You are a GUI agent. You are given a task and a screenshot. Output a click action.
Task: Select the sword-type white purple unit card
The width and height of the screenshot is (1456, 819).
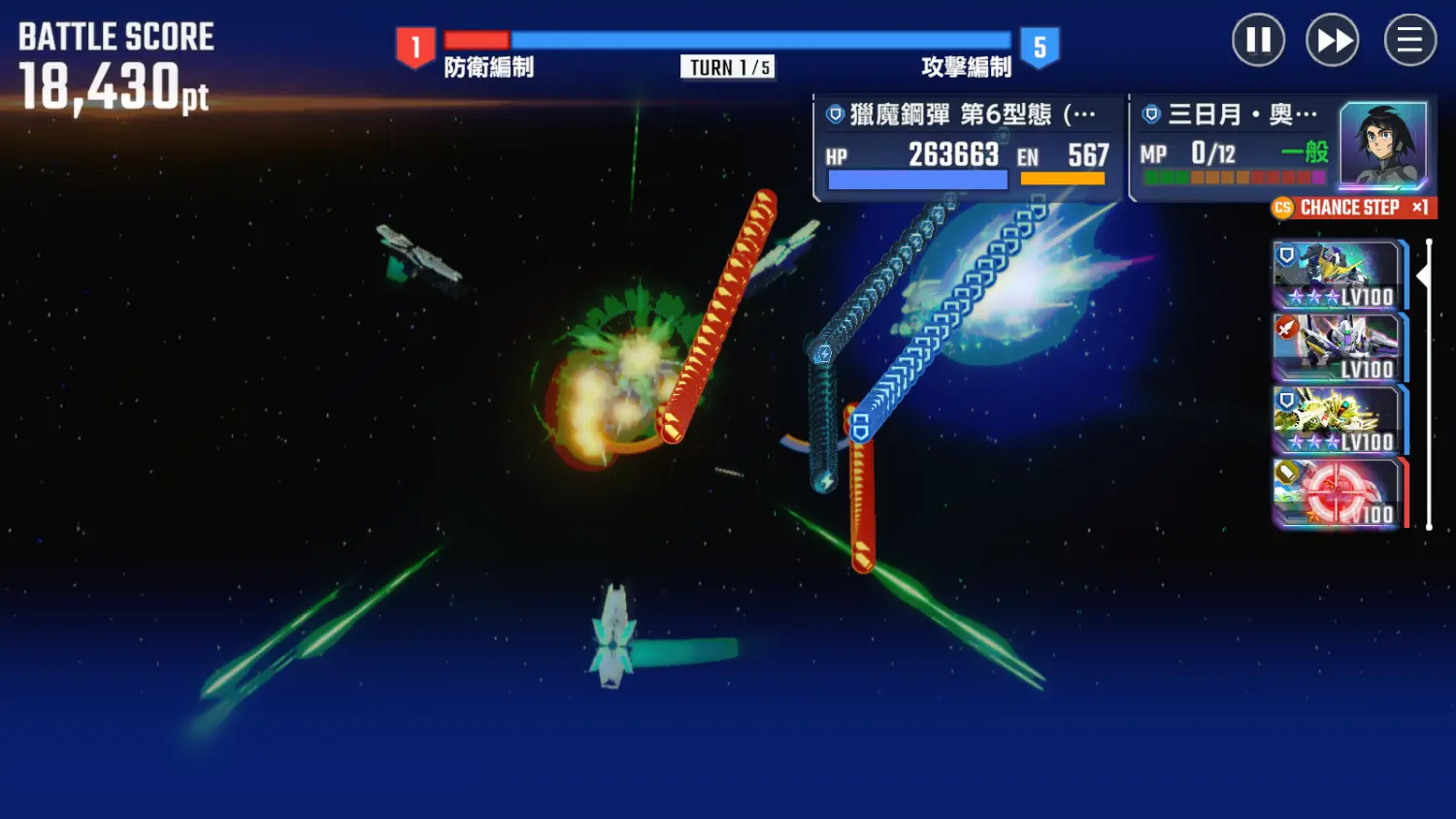(x=1339, y=348)
